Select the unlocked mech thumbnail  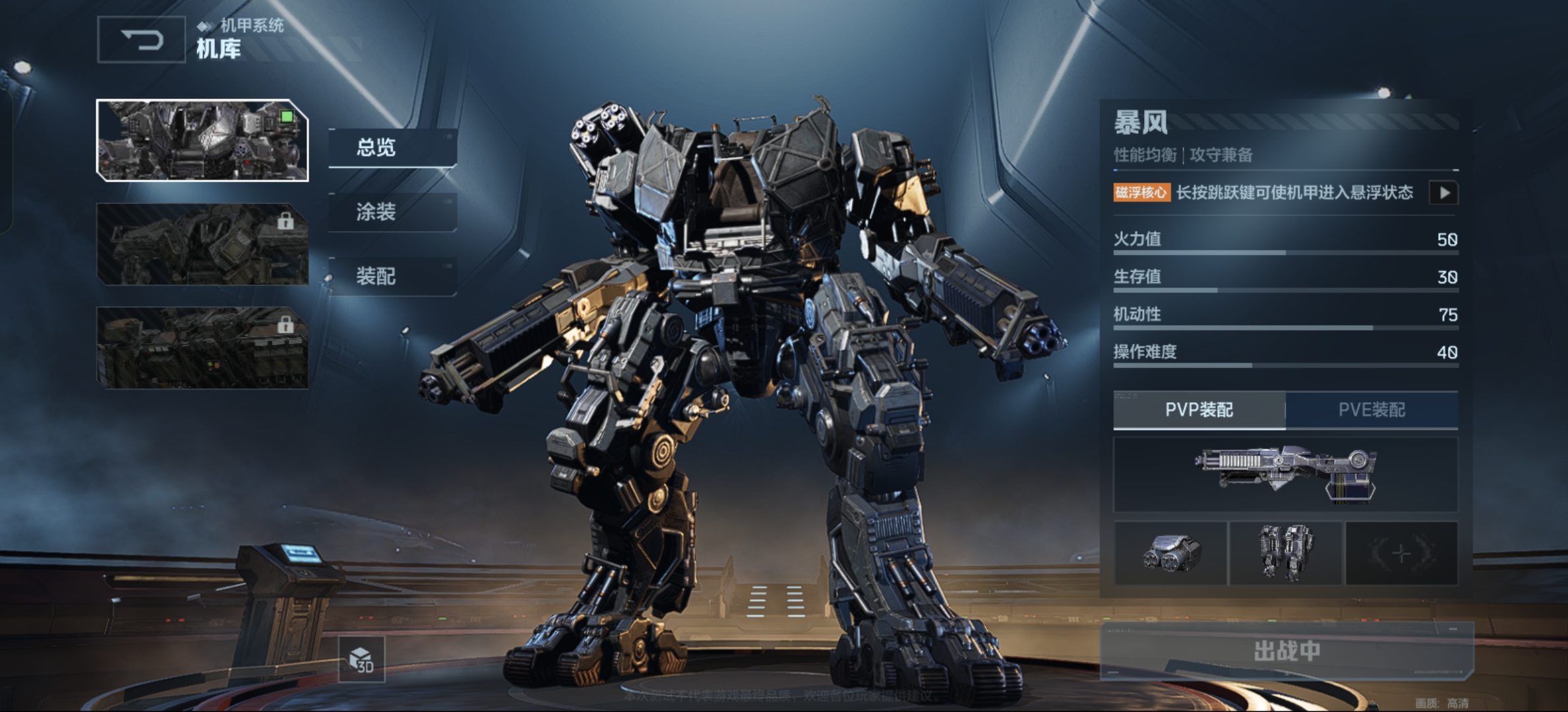point(202,140)
